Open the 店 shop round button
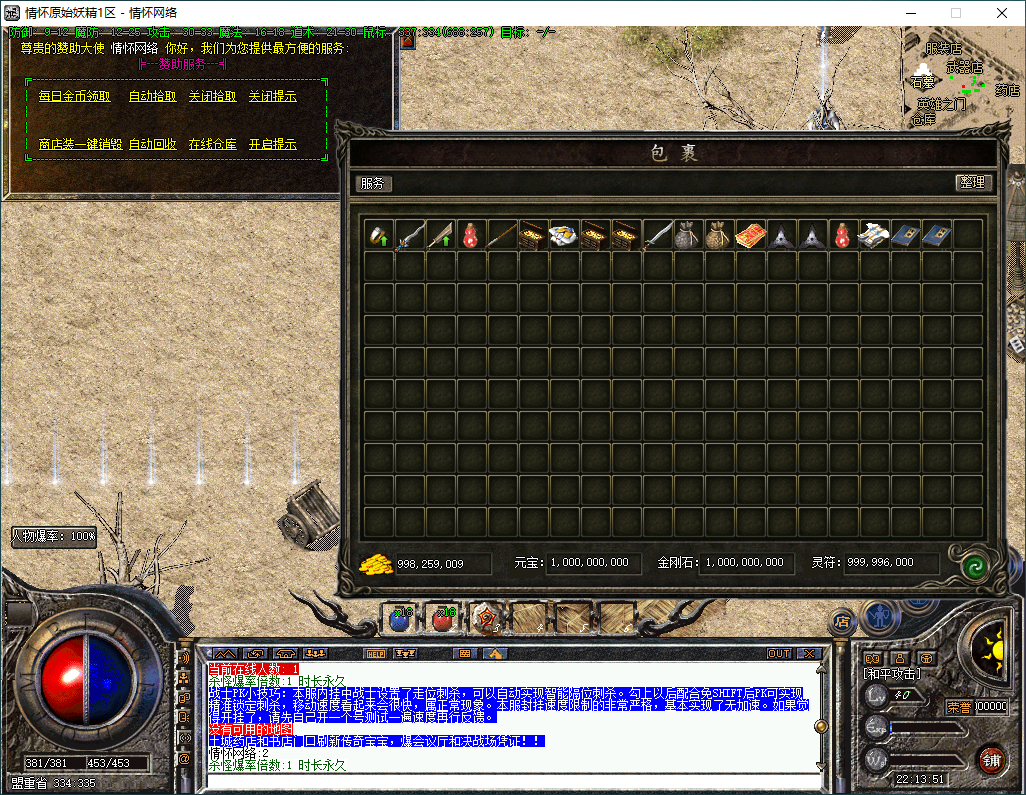This screenshot has height=795, width=1026. (x=842, y=621)
